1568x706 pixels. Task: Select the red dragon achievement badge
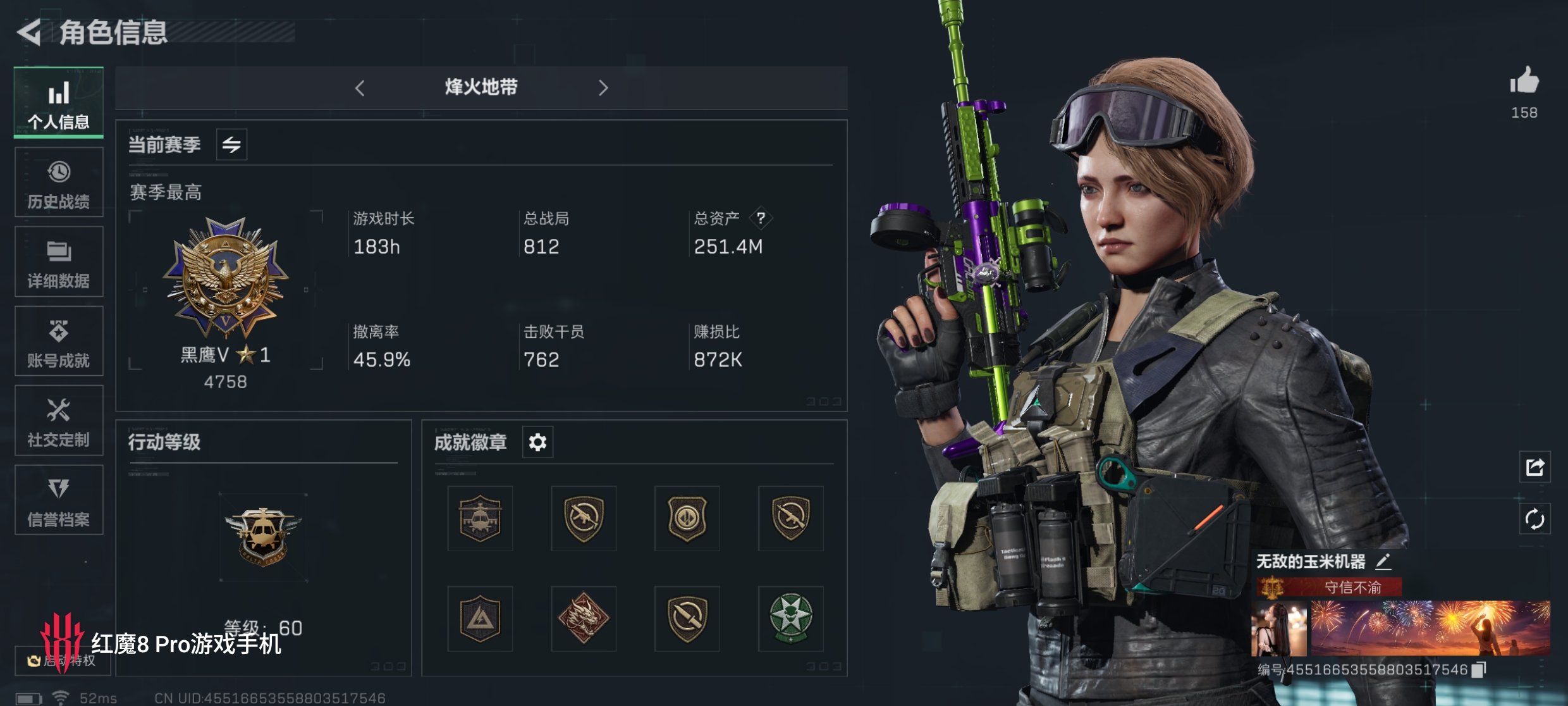click(583, 619)
